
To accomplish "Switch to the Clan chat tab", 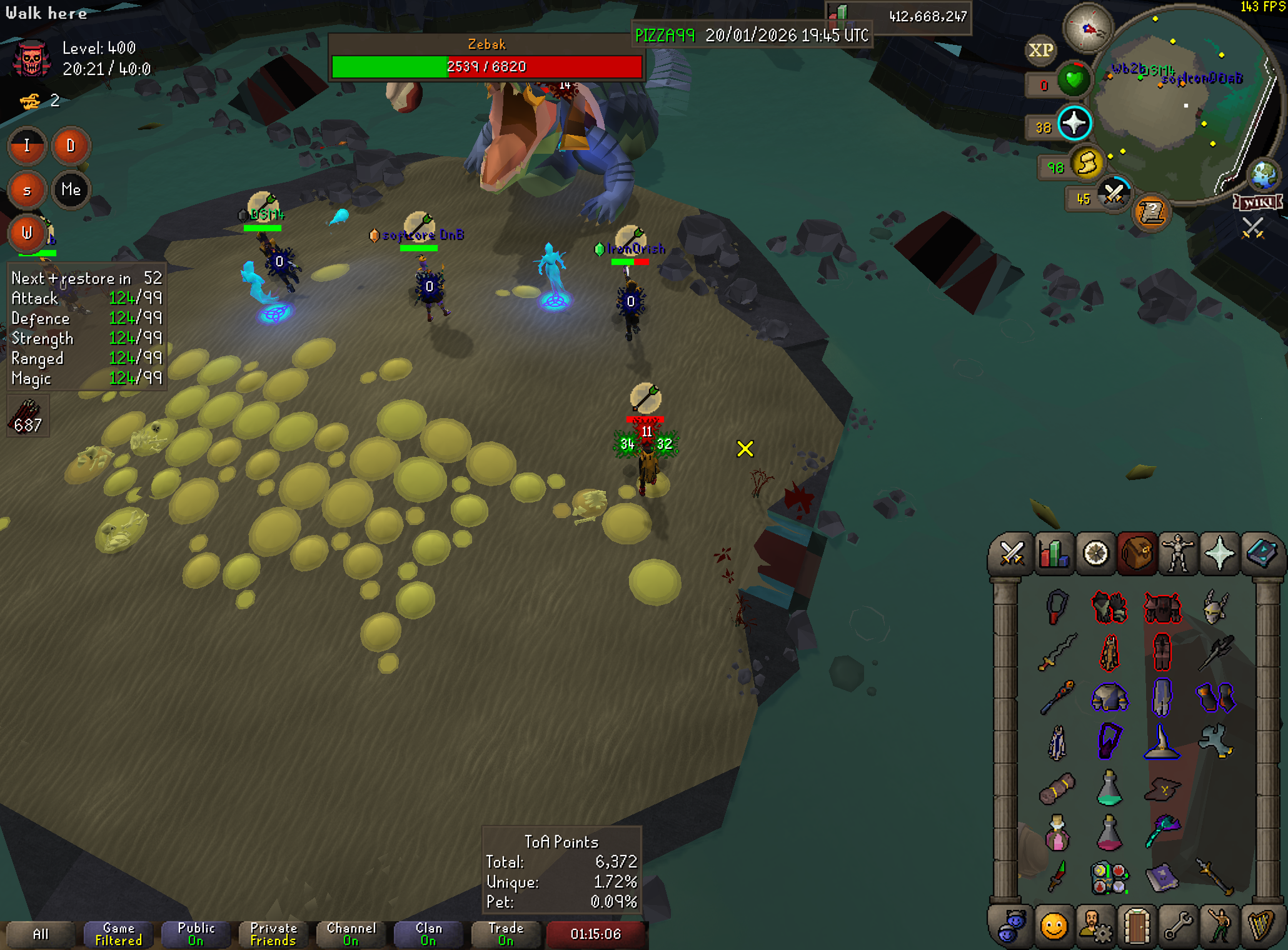I will pyautogui.click(x=429, y=934).
